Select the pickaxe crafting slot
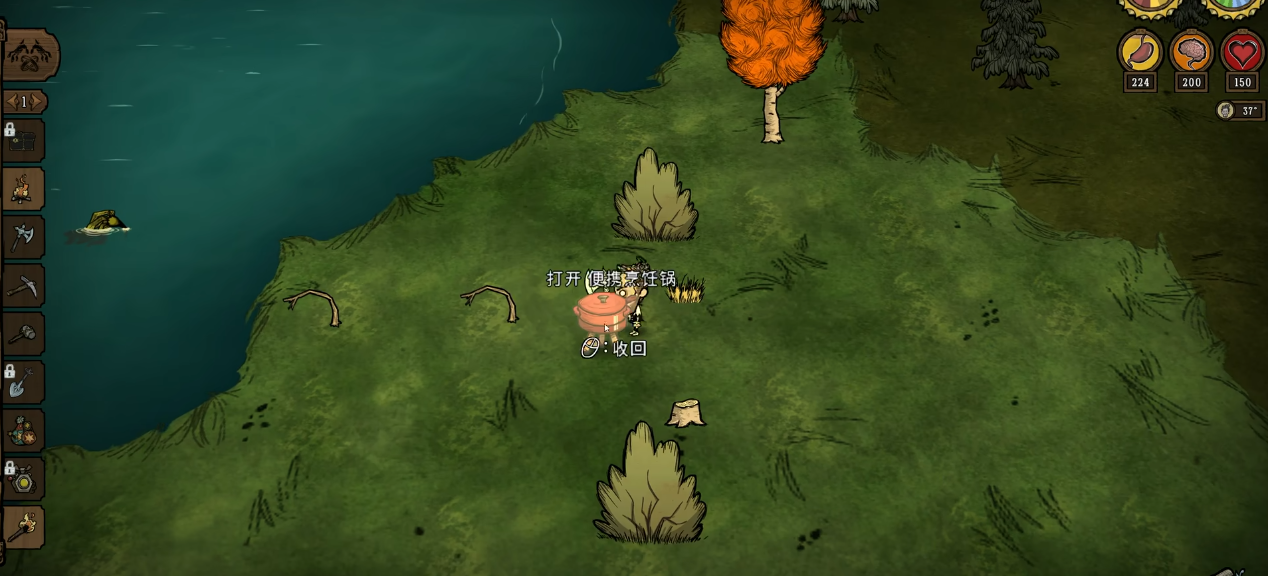 click(x=23, y=286)
